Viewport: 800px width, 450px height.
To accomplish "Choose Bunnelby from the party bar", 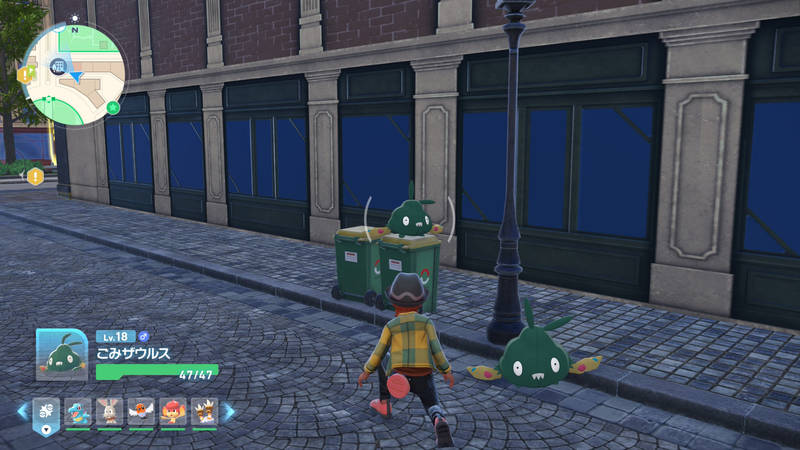I will [110, 411].
